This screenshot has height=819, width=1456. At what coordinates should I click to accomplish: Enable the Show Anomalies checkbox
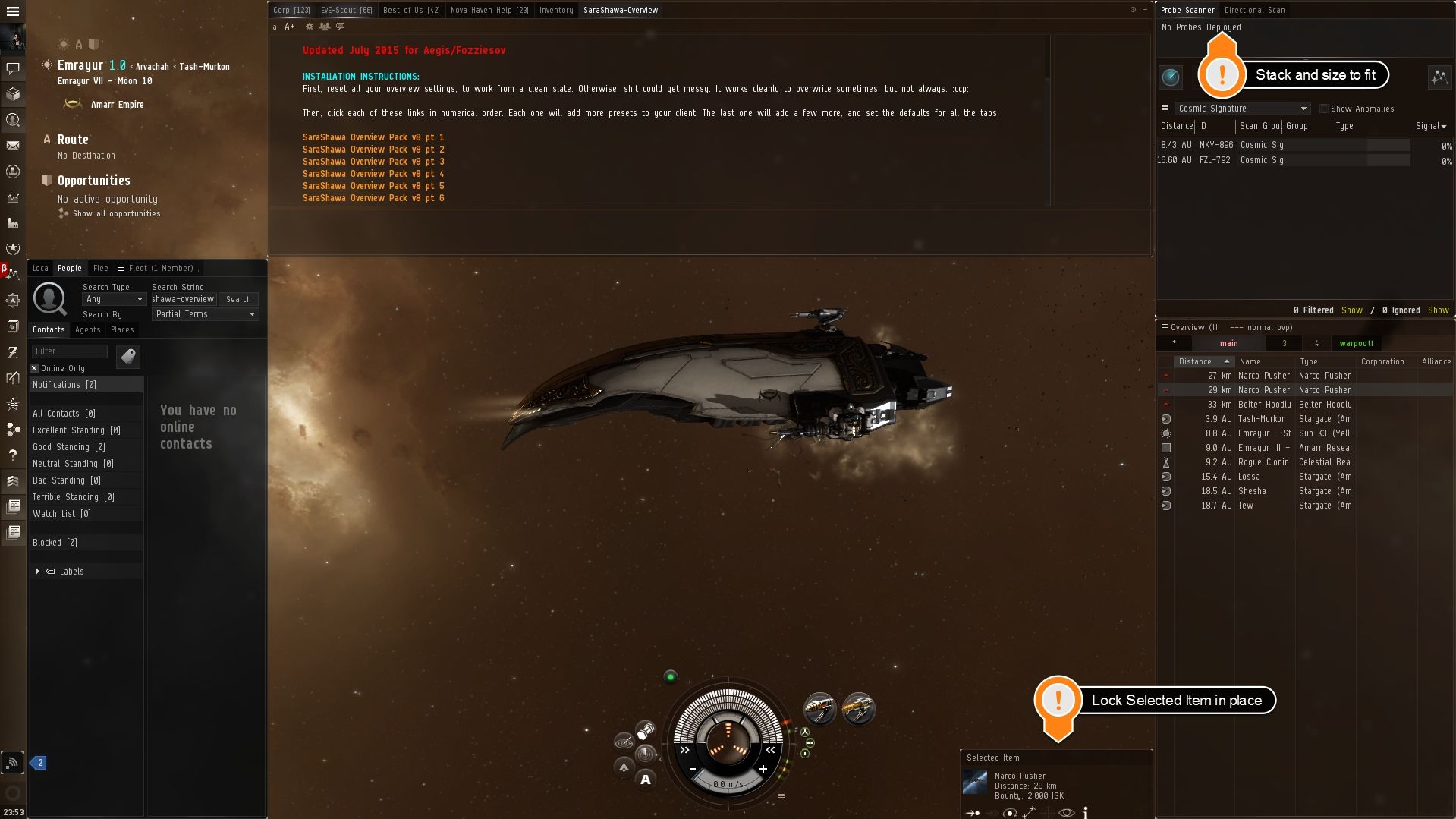[1324, 109]
